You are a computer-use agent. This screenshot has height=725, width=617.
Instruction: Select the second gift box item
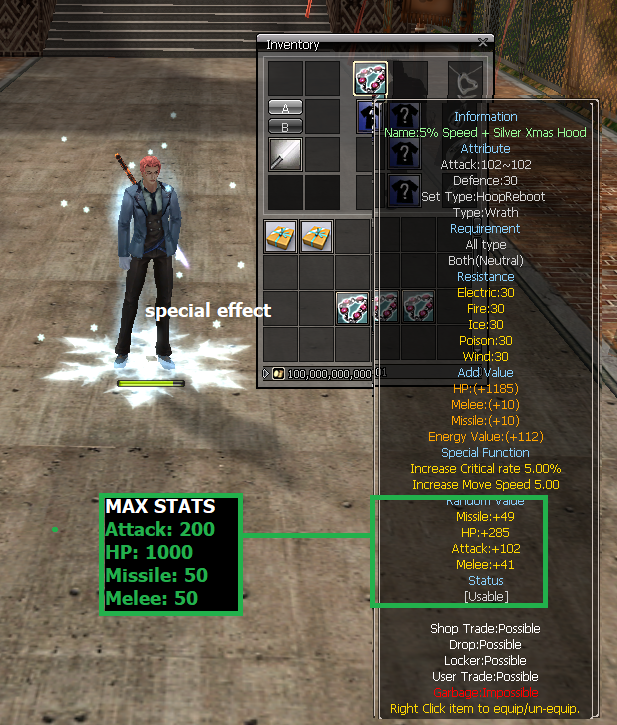pos(316,237)
